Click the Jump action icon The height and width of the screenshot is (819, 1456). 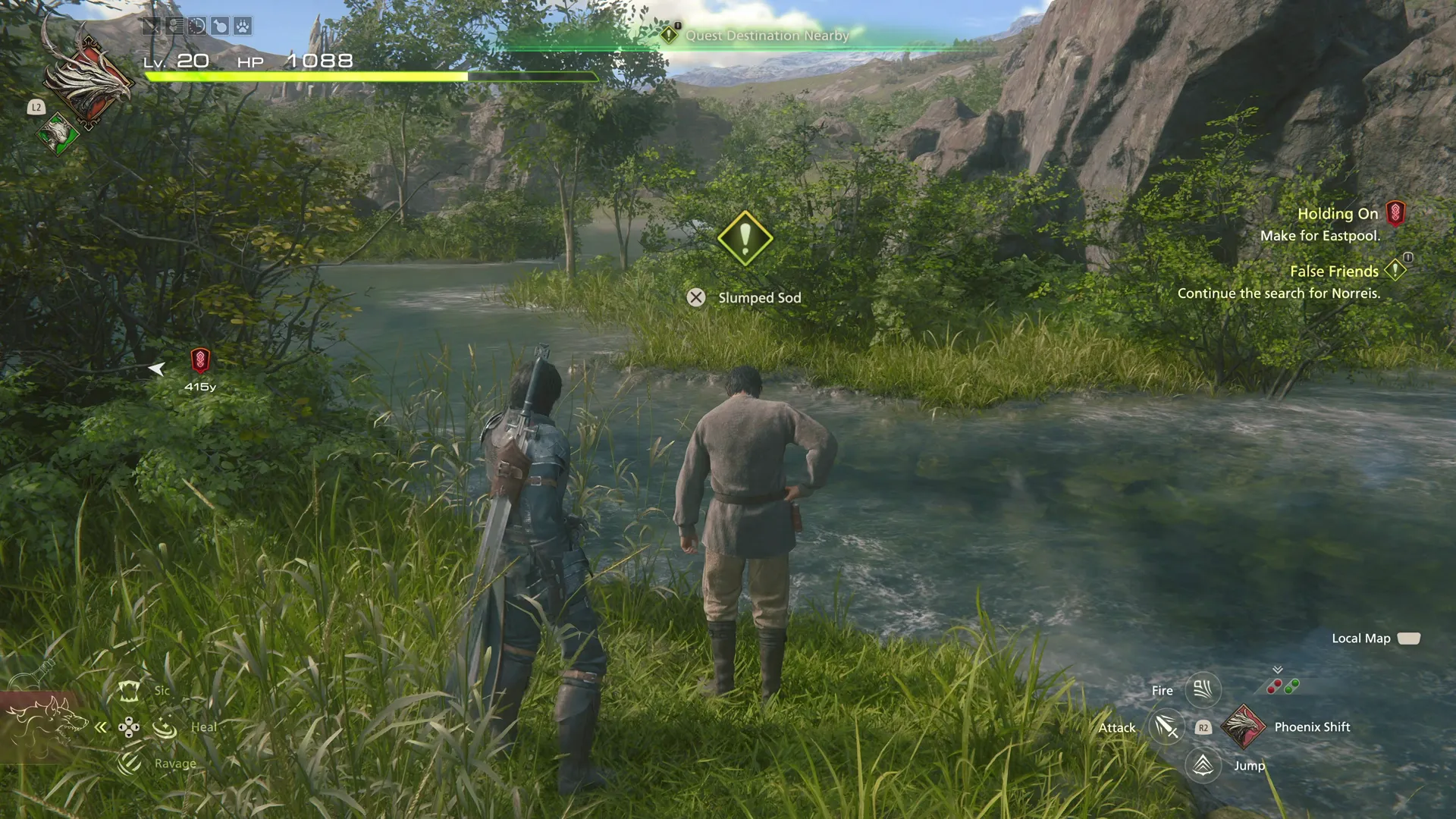pyautogui.click(x=1203, y=765)
